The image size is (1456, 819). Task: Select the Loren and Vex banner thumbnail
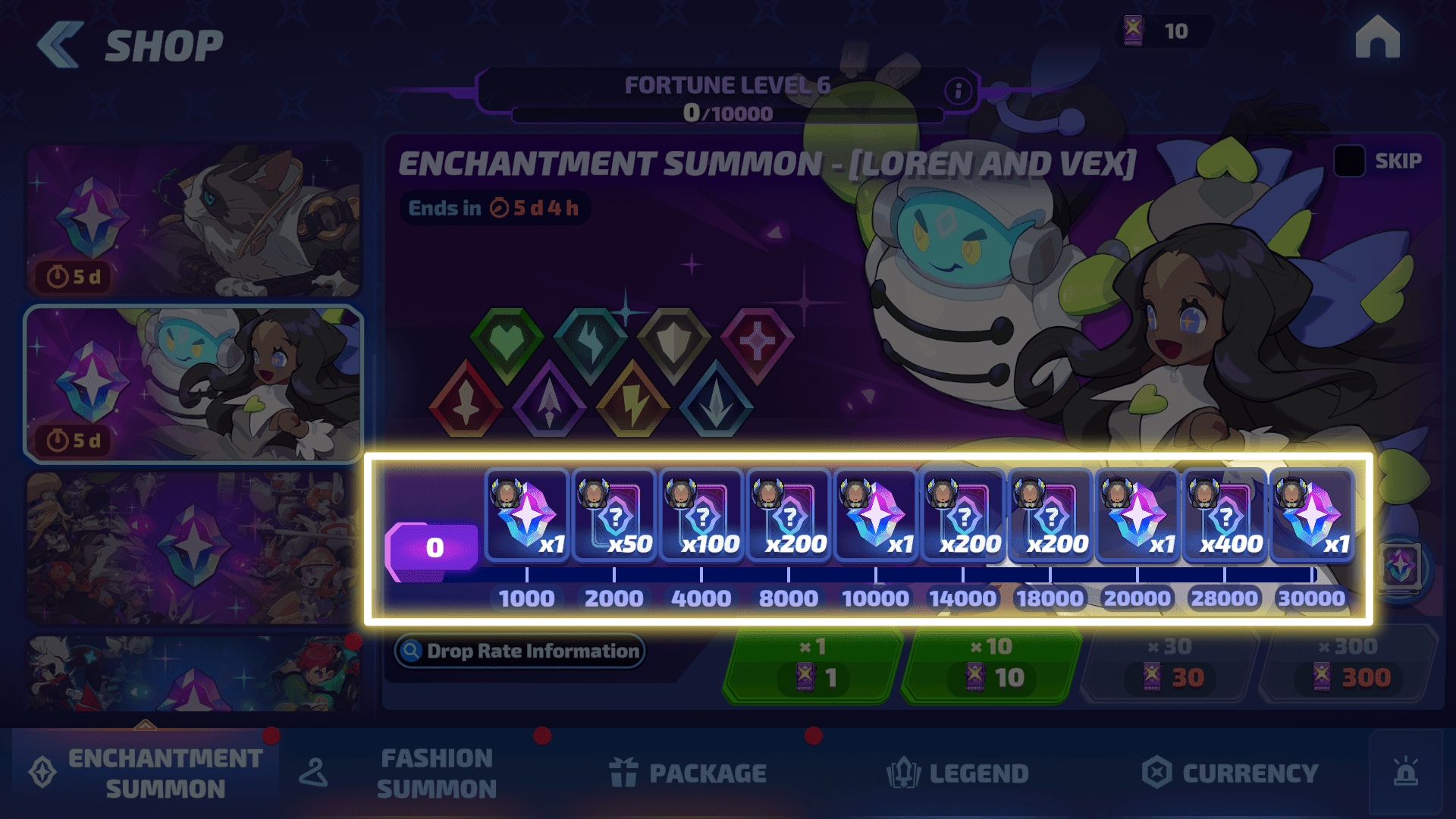[x=194, y=384]
